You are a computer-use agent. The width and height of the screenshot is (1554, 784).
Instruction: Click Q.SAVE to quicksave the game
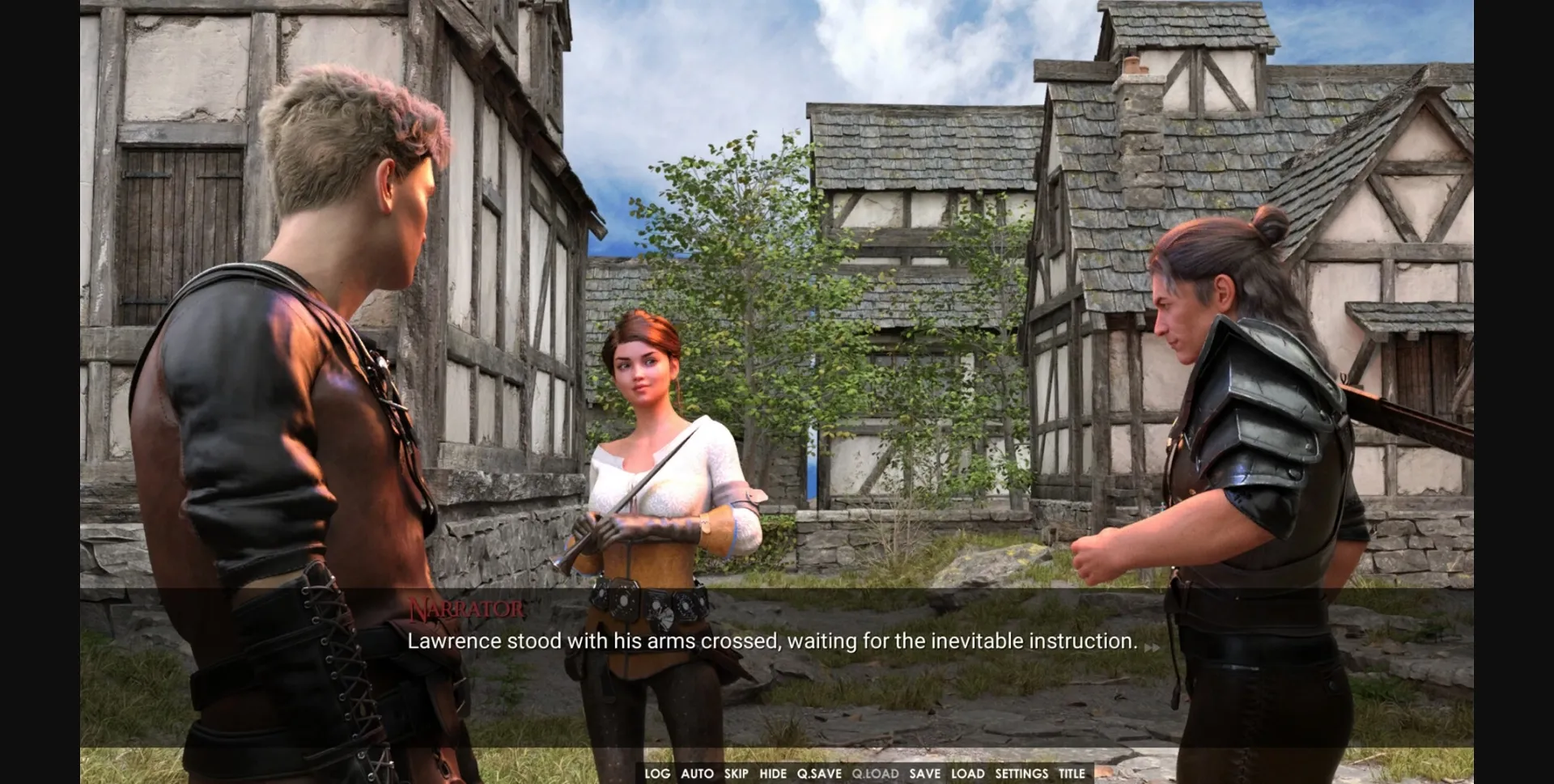pos(820,773)
